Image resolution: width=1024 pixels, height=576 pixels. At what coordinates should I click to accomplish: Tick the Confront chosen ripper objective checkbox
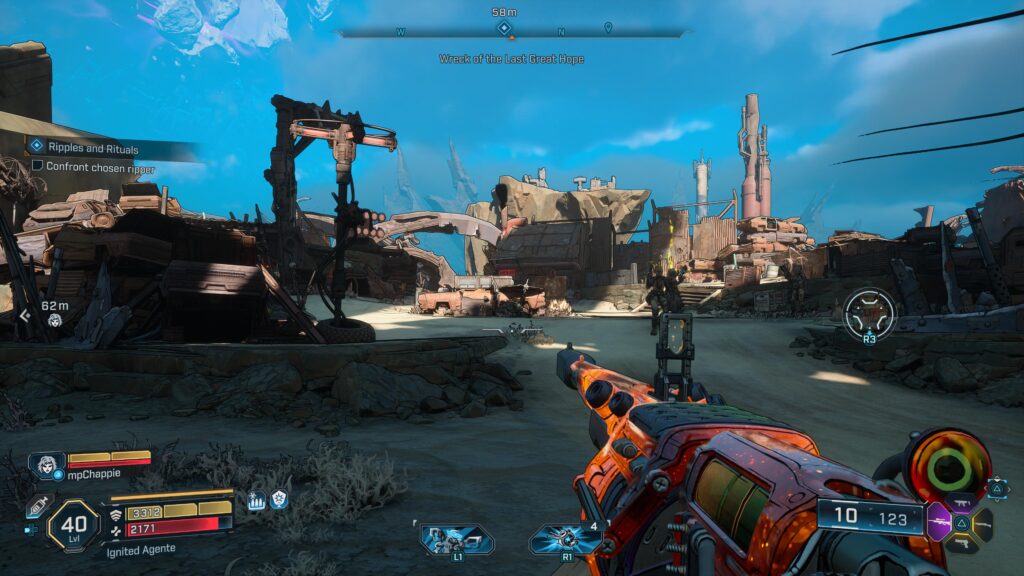[x=38, y=166]
